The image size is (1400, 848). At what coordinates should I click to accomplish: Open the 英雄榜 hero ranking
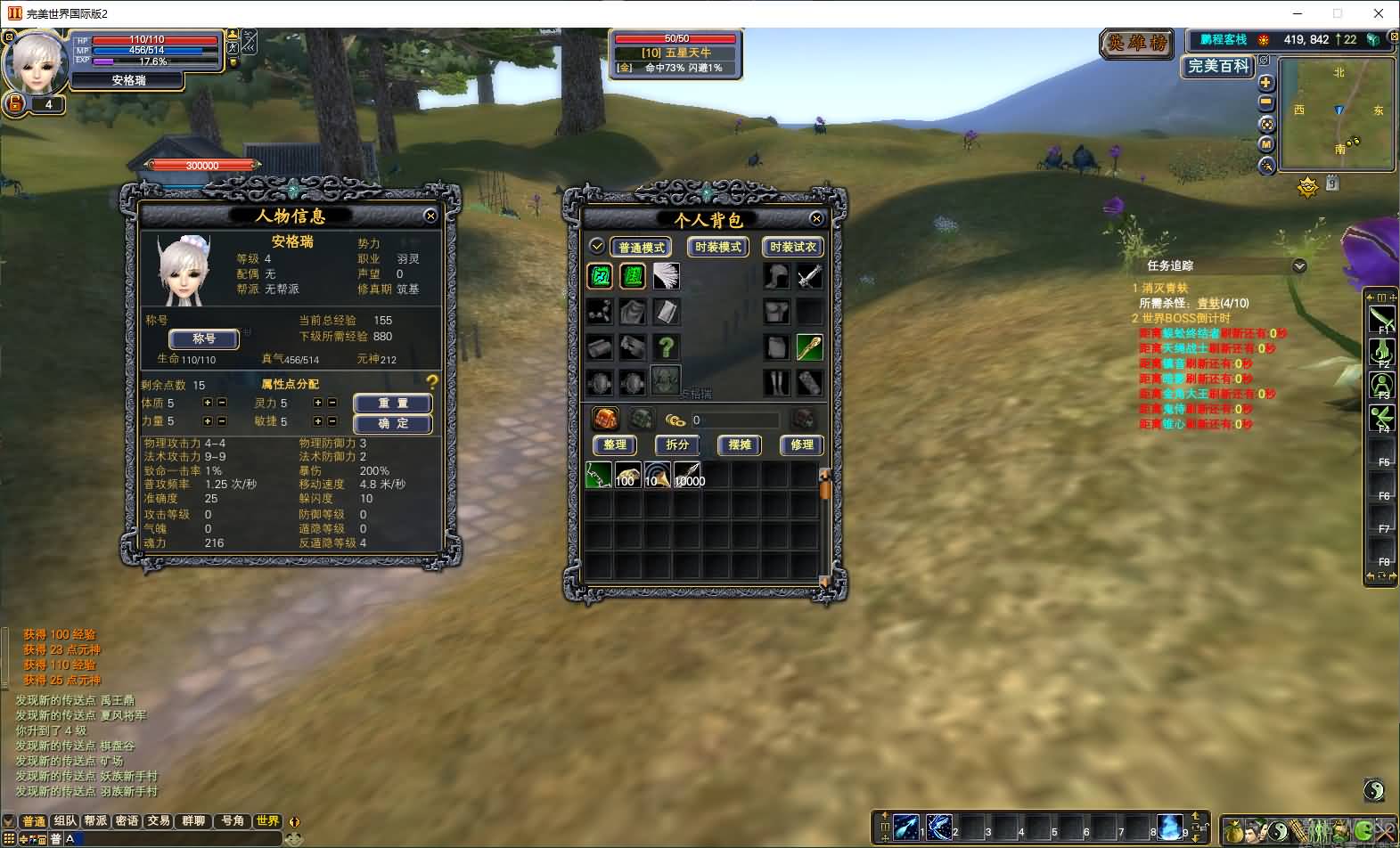tap(1137, 43)
